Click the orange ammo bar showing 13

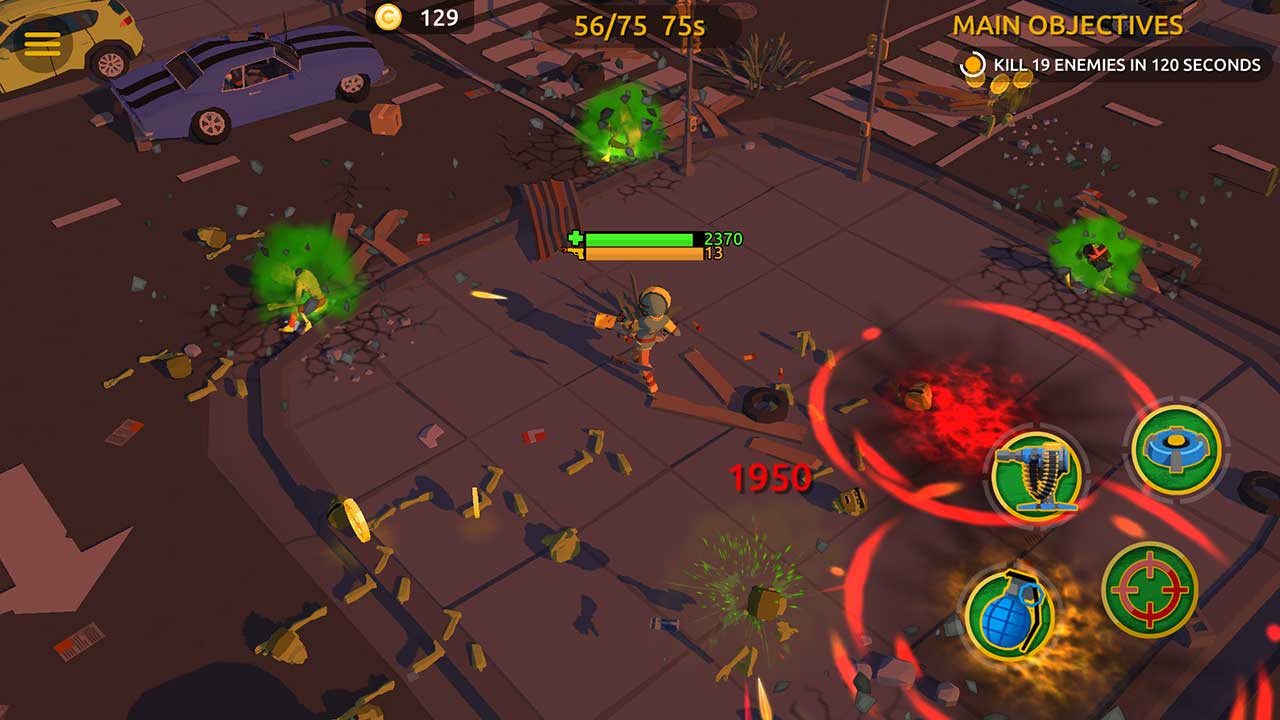pyautogui.click(x=645, y=257)
